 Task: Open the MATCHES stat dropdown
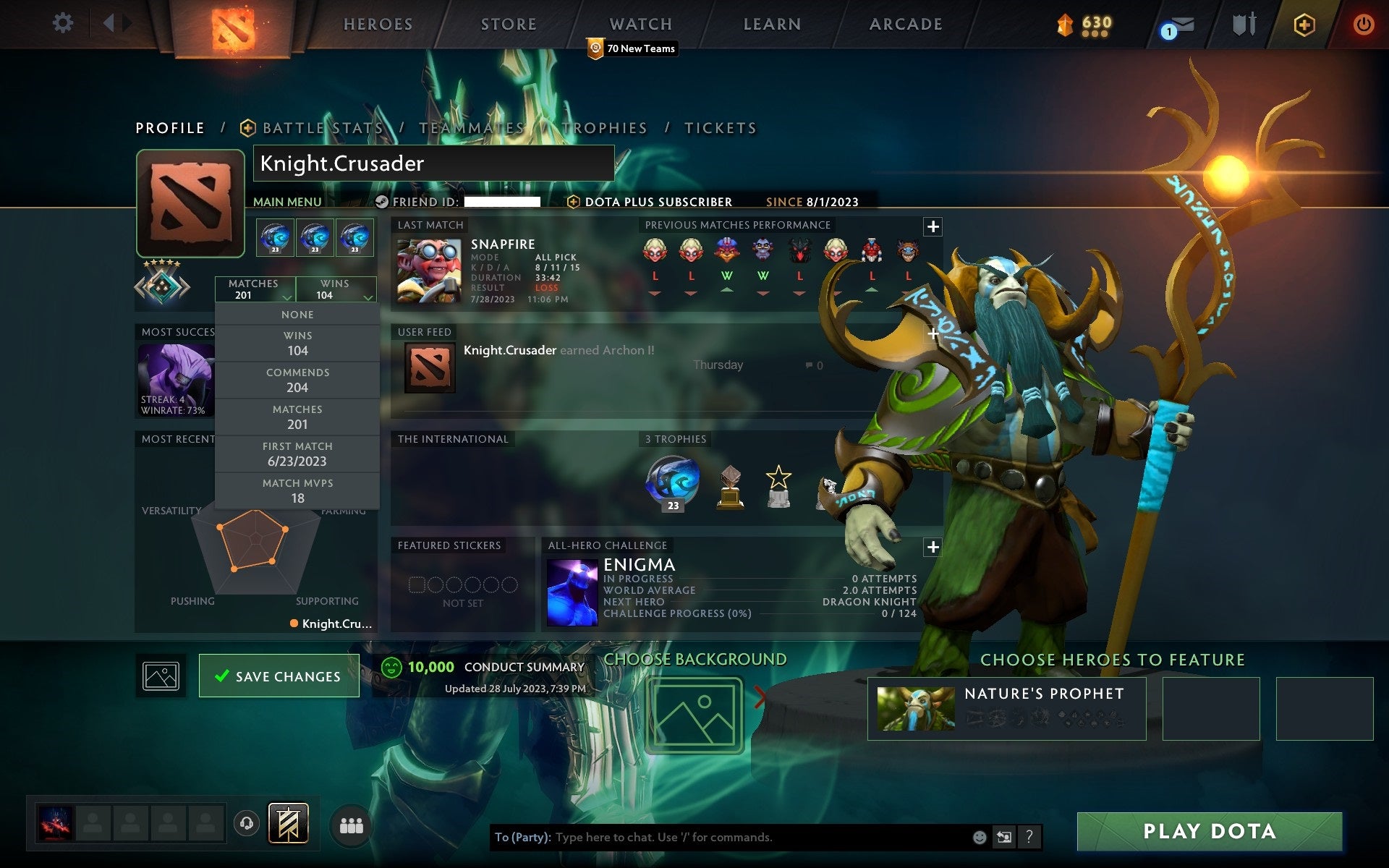255,289
